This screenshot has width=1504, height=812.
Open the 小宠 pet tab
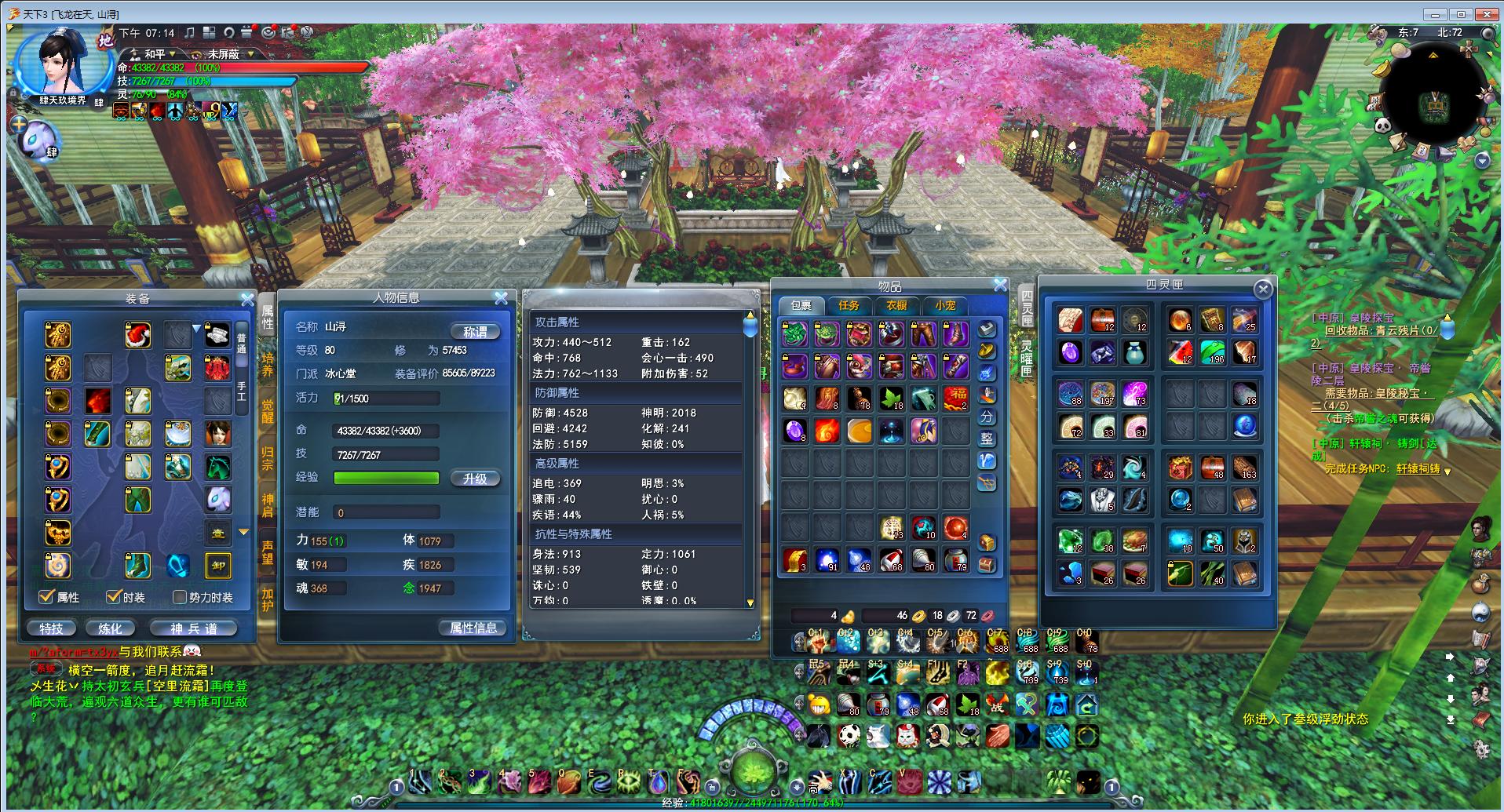tap(945, 305)
